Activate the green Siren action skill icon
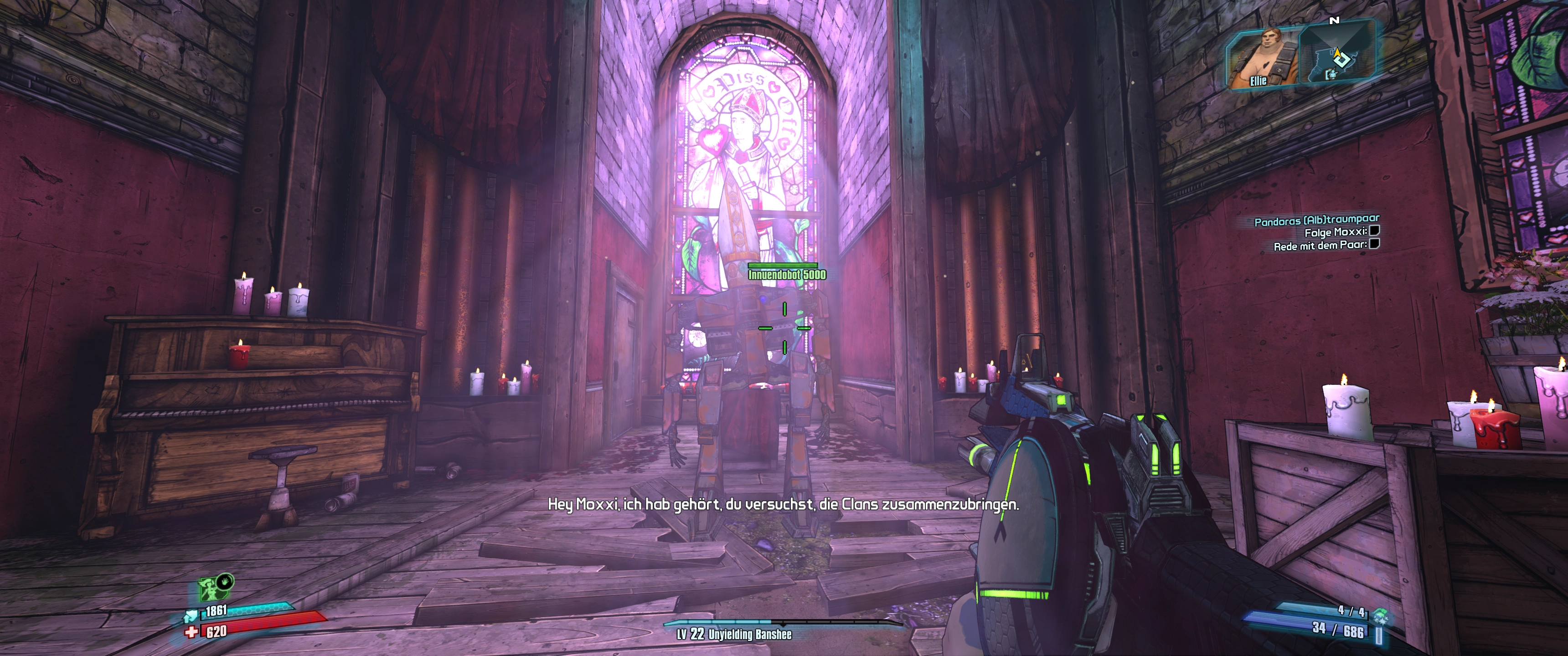 (212, 589)
